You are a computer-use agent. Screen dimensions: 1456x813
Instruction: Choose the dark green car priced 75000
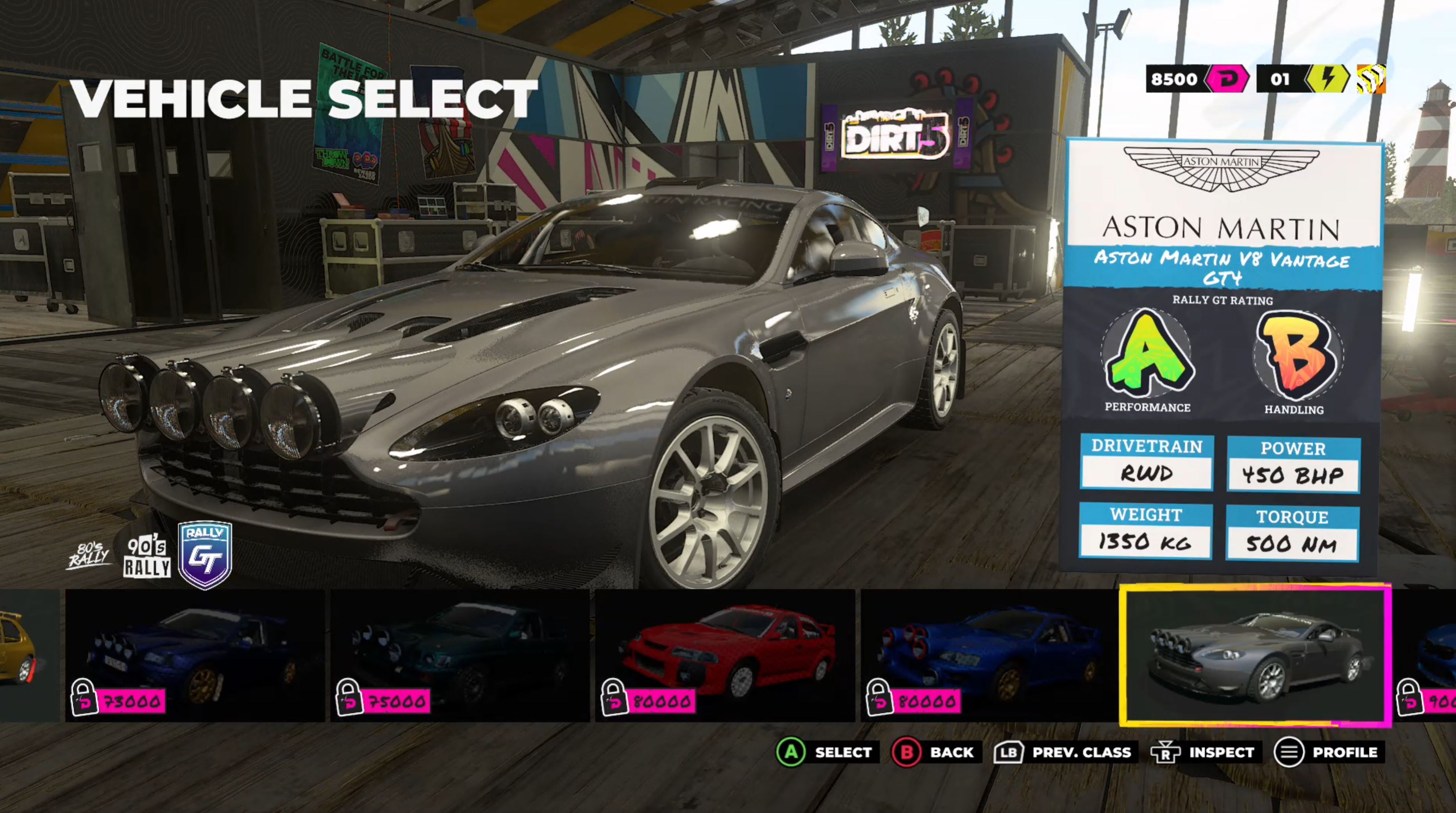point(459,656)
